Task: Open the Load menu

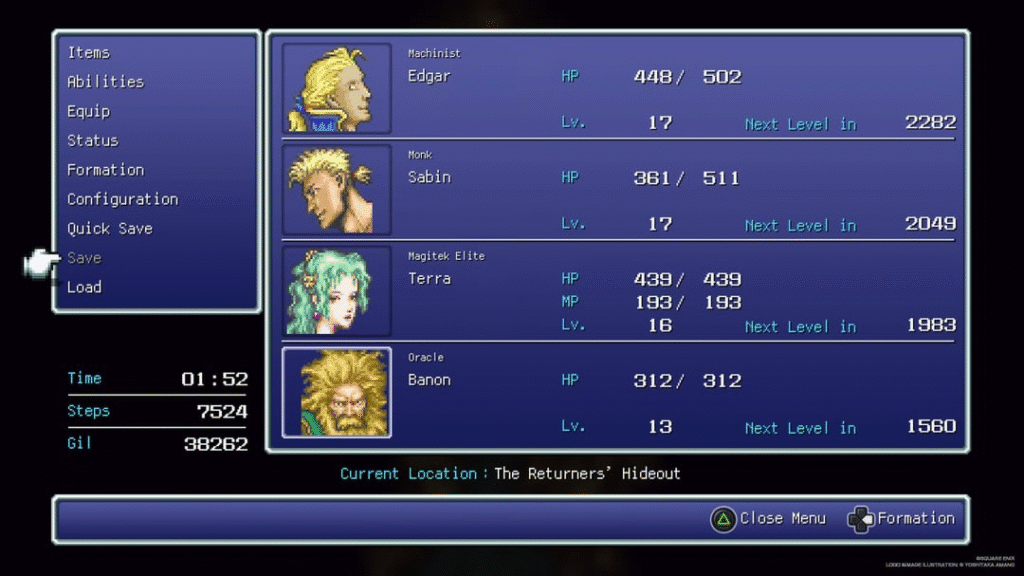Action: click(x=84, y=287)
